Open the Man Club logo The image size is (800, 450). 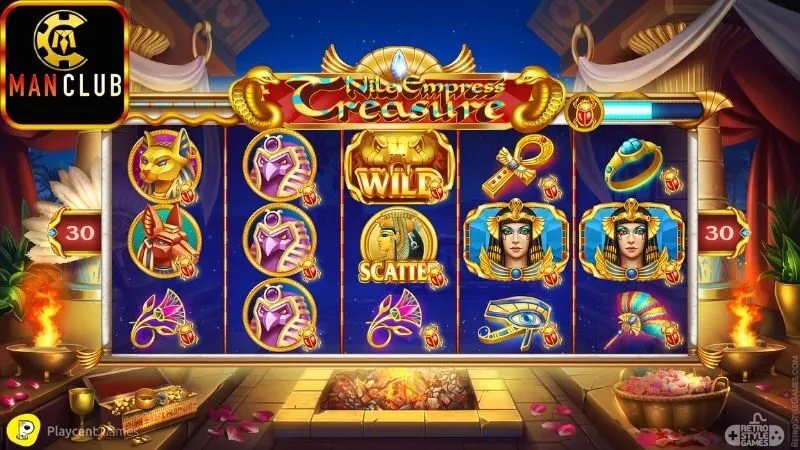65,62
